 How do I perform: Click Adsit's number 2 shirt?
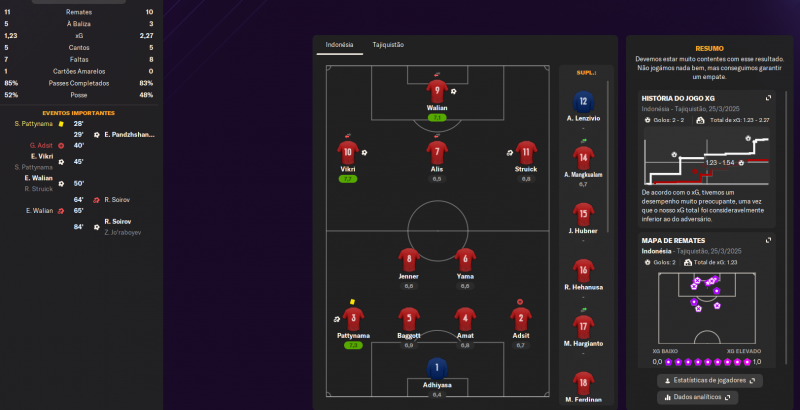click(x=521, y=319)
